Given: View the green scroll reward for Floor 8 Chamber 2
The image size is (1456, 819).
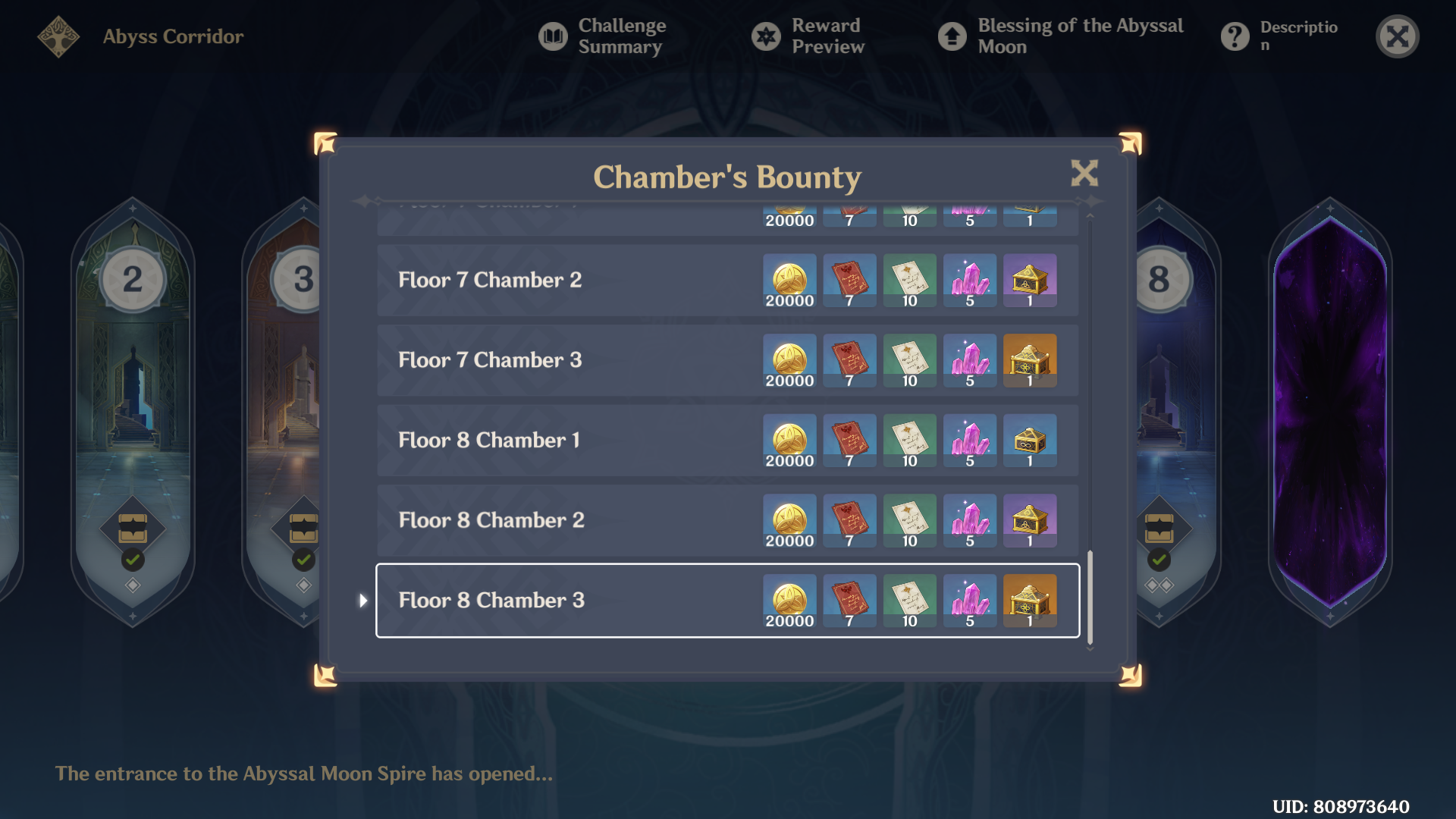Looking at the screenshot, I should (x=910, y=520).
